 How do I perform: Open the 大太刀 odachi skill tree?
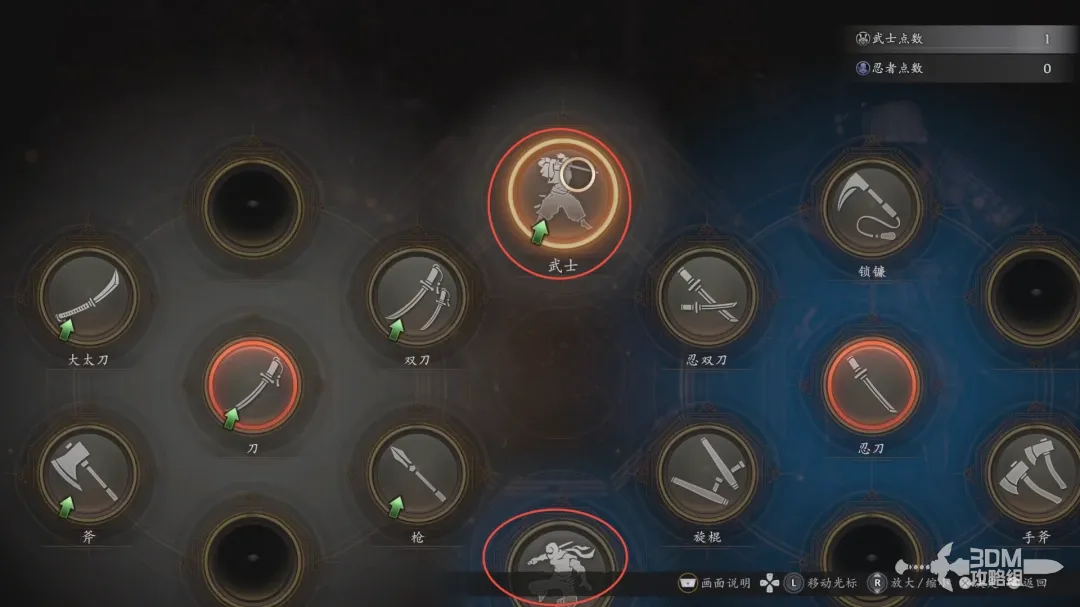coord(88,296)
